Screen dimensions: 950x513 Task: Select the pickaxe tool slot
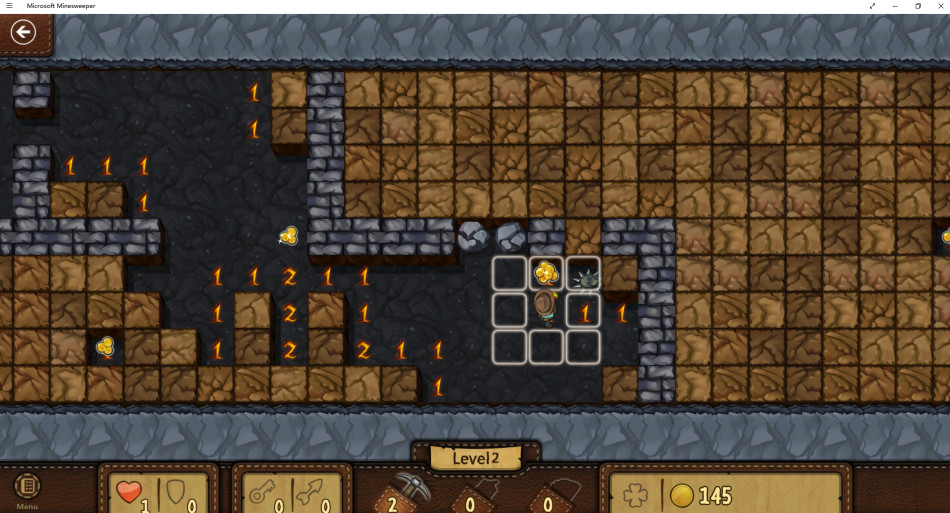coord(406,490)
